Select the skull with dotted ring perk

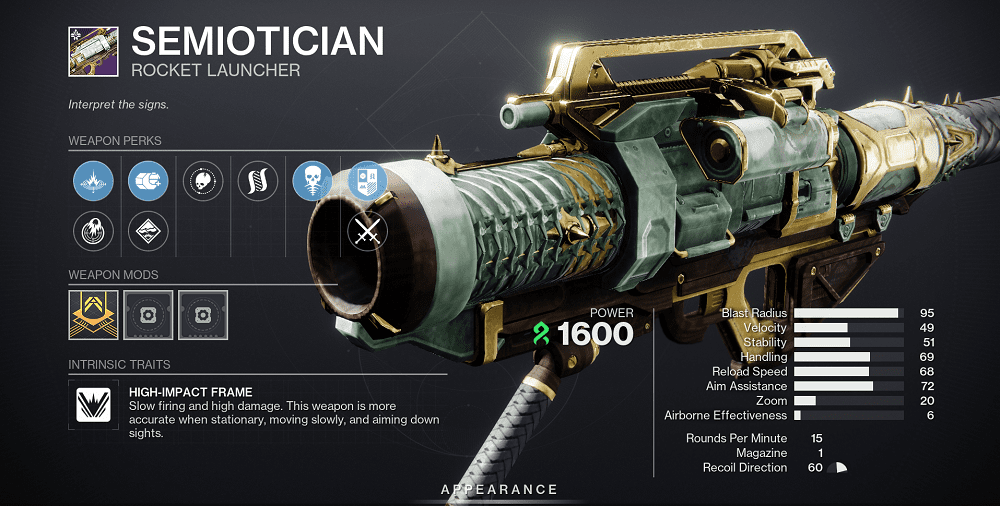(x=203, y=181)
